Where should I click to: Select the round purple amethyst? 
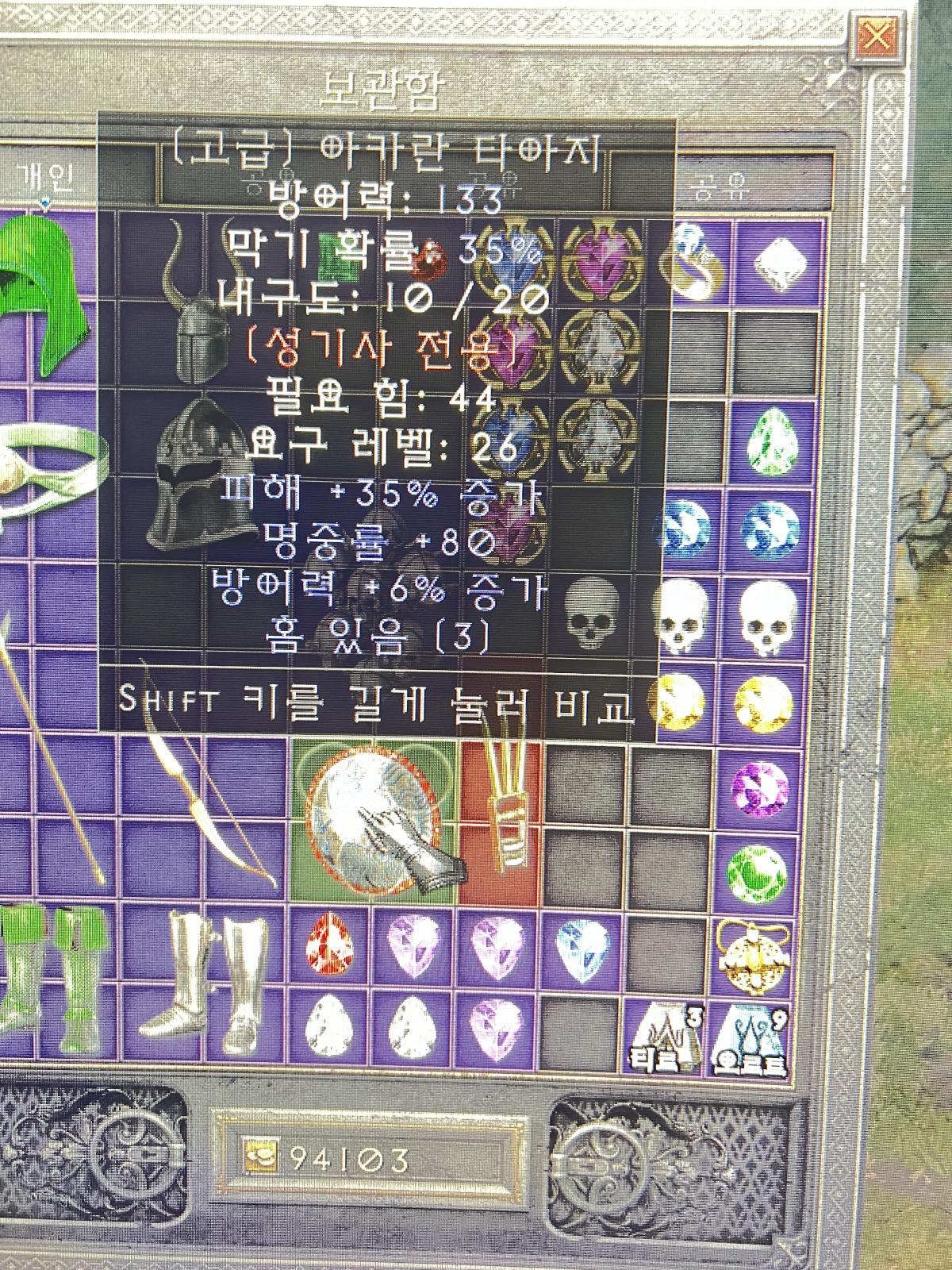click(759, 787)
